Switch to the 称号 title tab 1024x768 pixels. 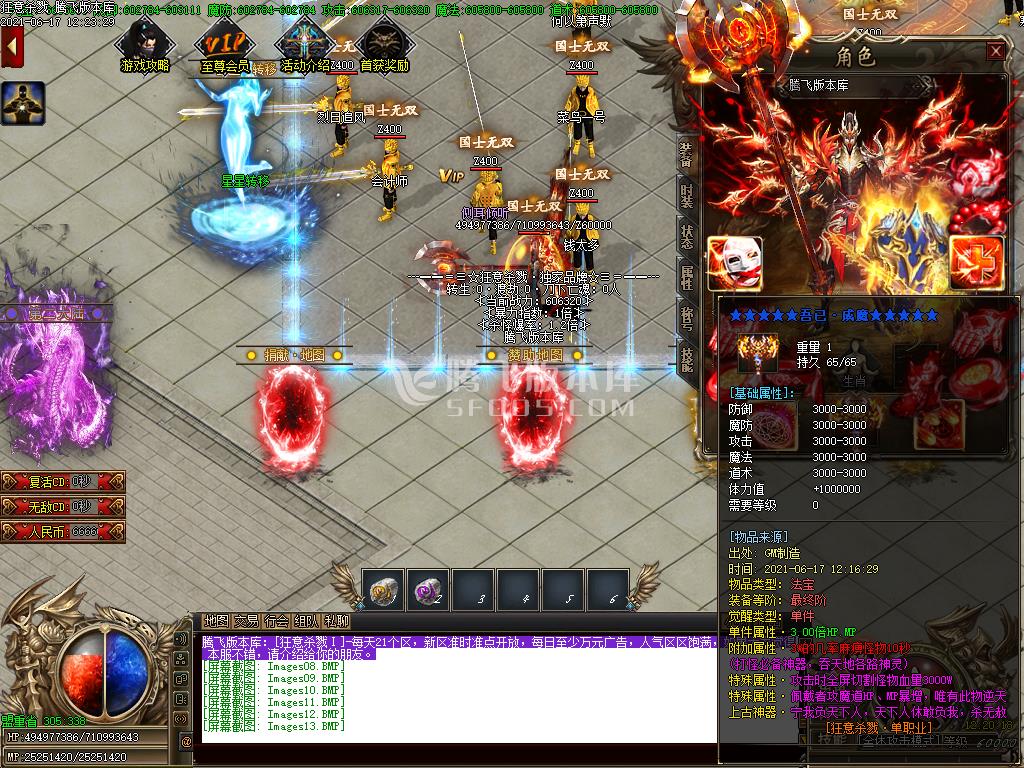[686, 318]
